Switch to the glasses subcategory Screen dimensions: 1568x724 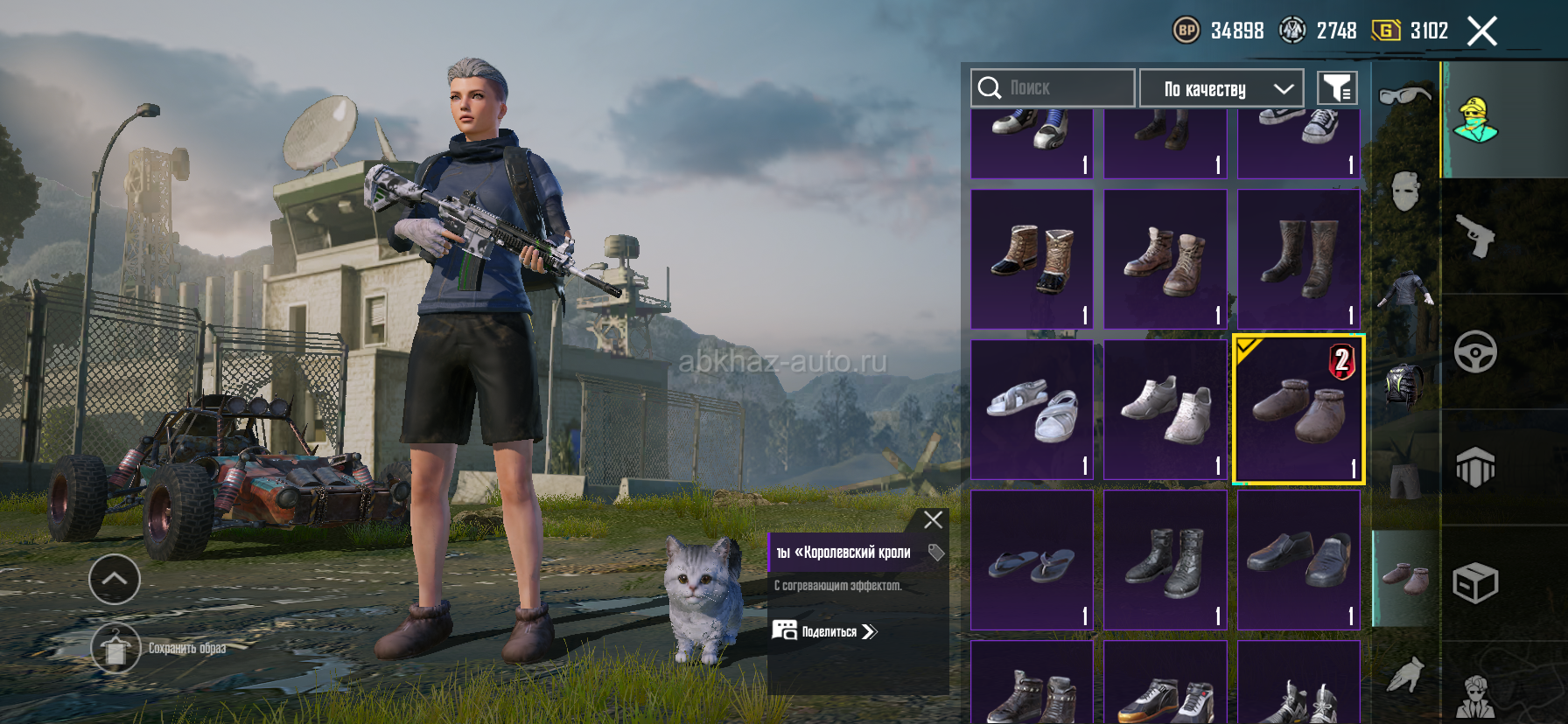tap(1404, 94)
